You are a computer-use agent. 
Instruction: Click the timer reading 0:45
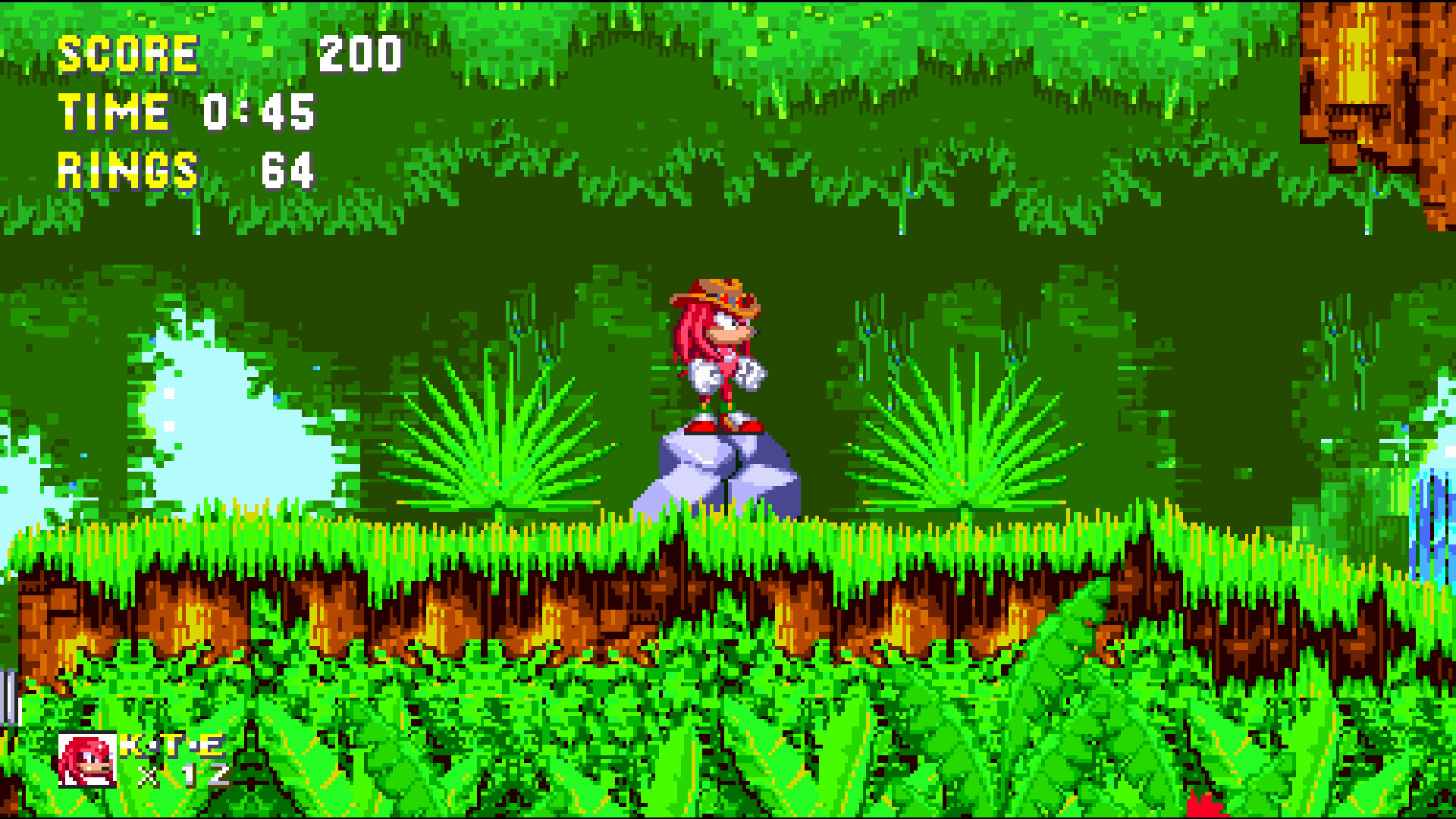258,112
